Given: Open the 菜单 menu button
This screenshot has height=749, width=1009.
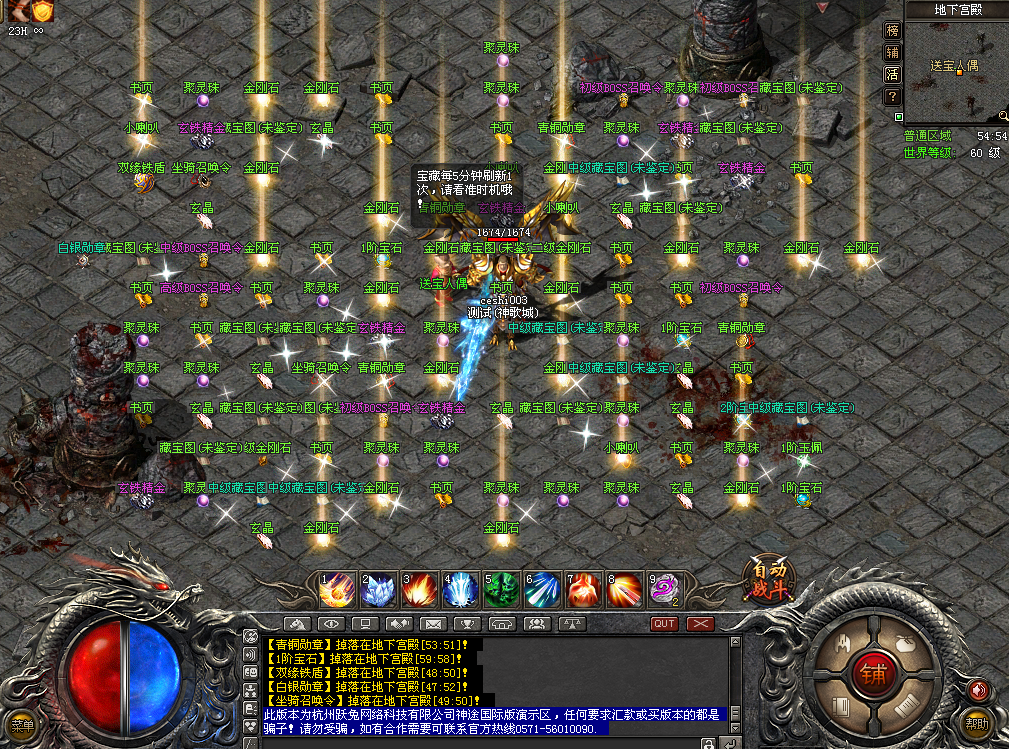Looking at the screenshot, I should [22, 725].
